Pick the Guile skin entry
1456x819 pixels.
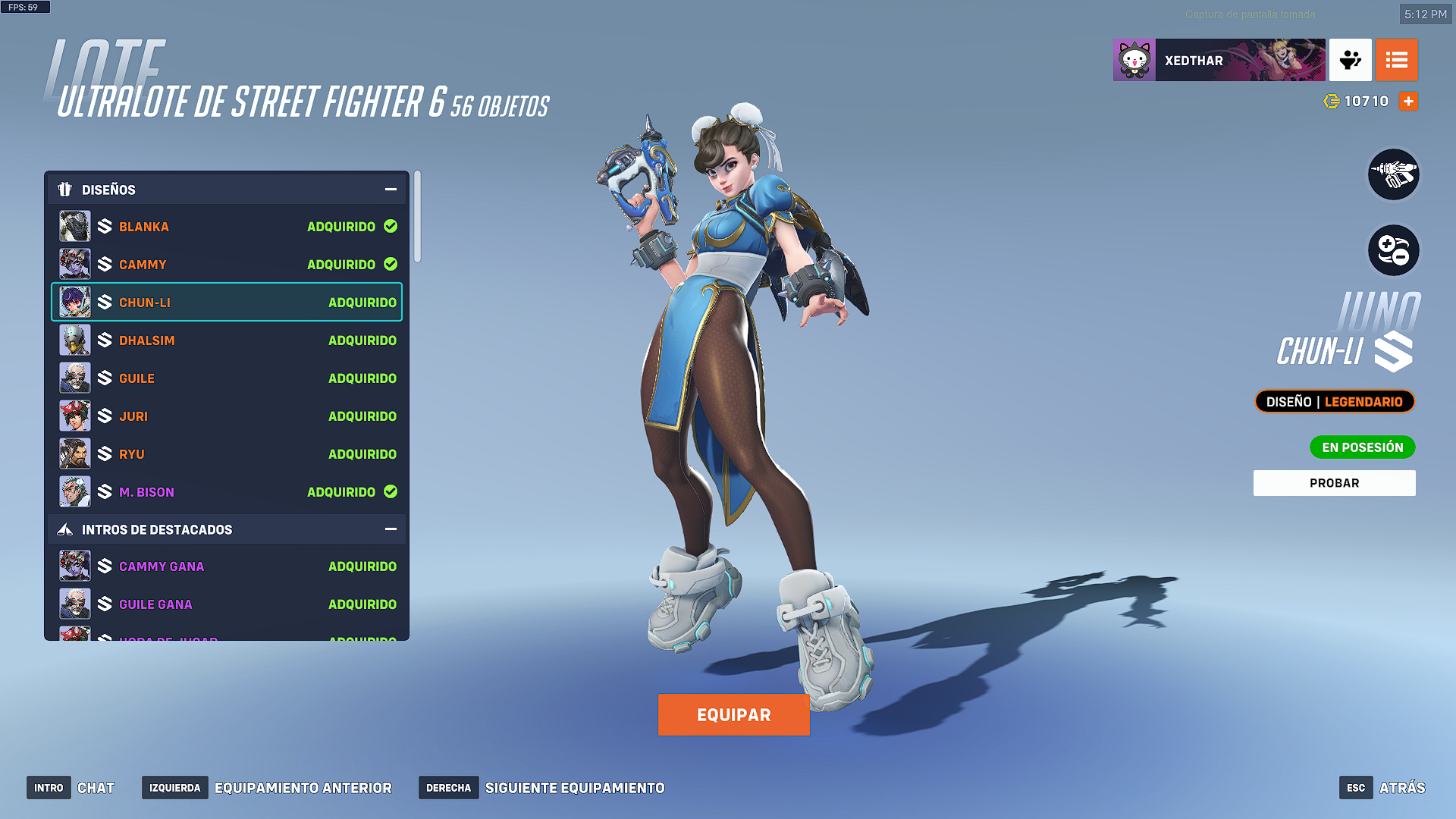[x=227, y=378]
